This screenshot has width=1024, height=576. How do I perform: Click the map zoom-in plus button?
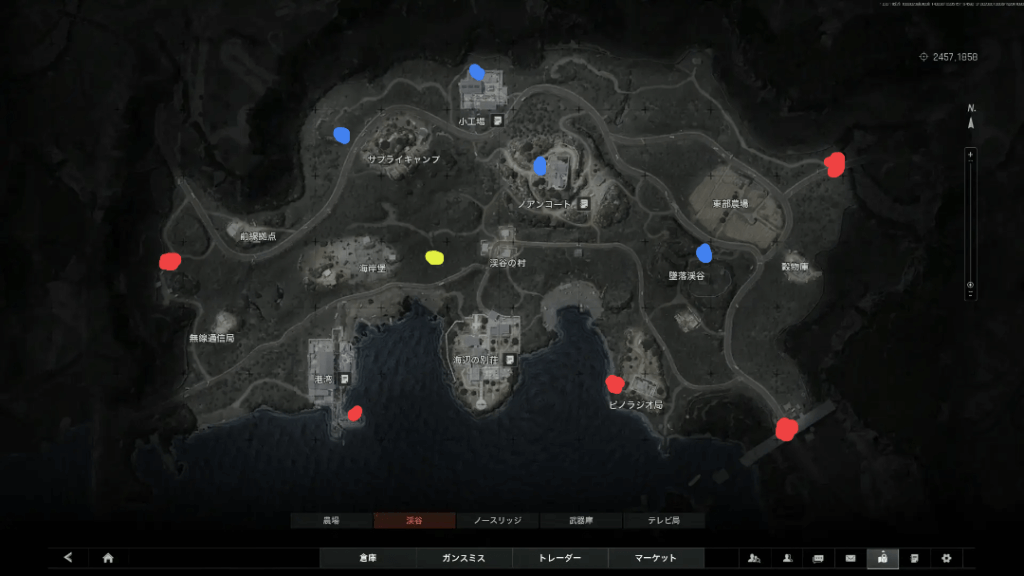click(x=970, y=155)
